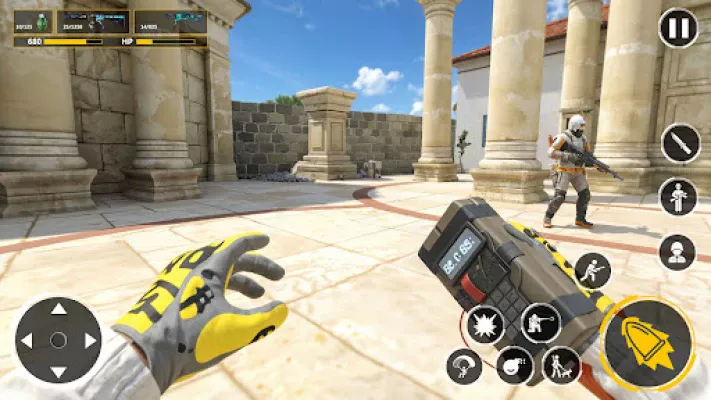The image size is (711, 400).
Task: Tap the right arrow on movement pad
Action: pos(90,340)
